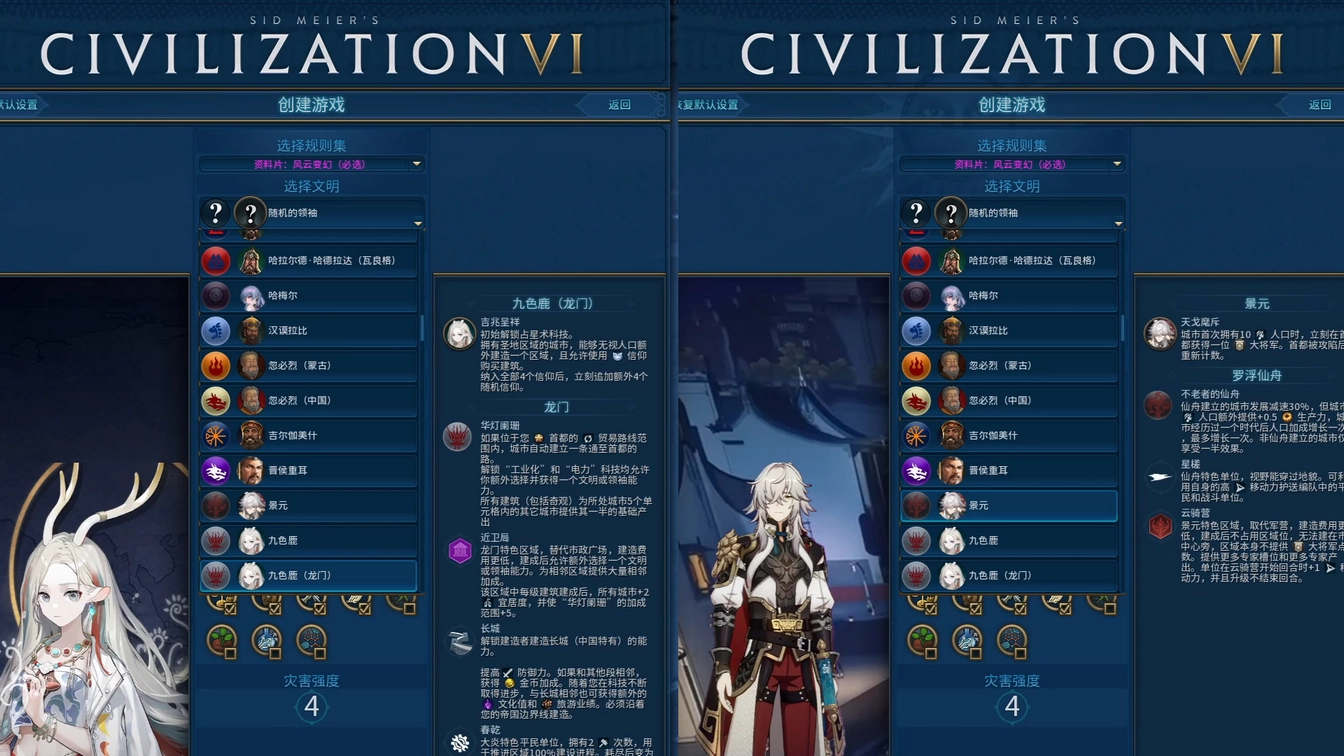This screenshot has width=1344, height=756.
Task: Open the left screen's 随机的领袖 leader dropdown
Action: click(x=311, y=212)
